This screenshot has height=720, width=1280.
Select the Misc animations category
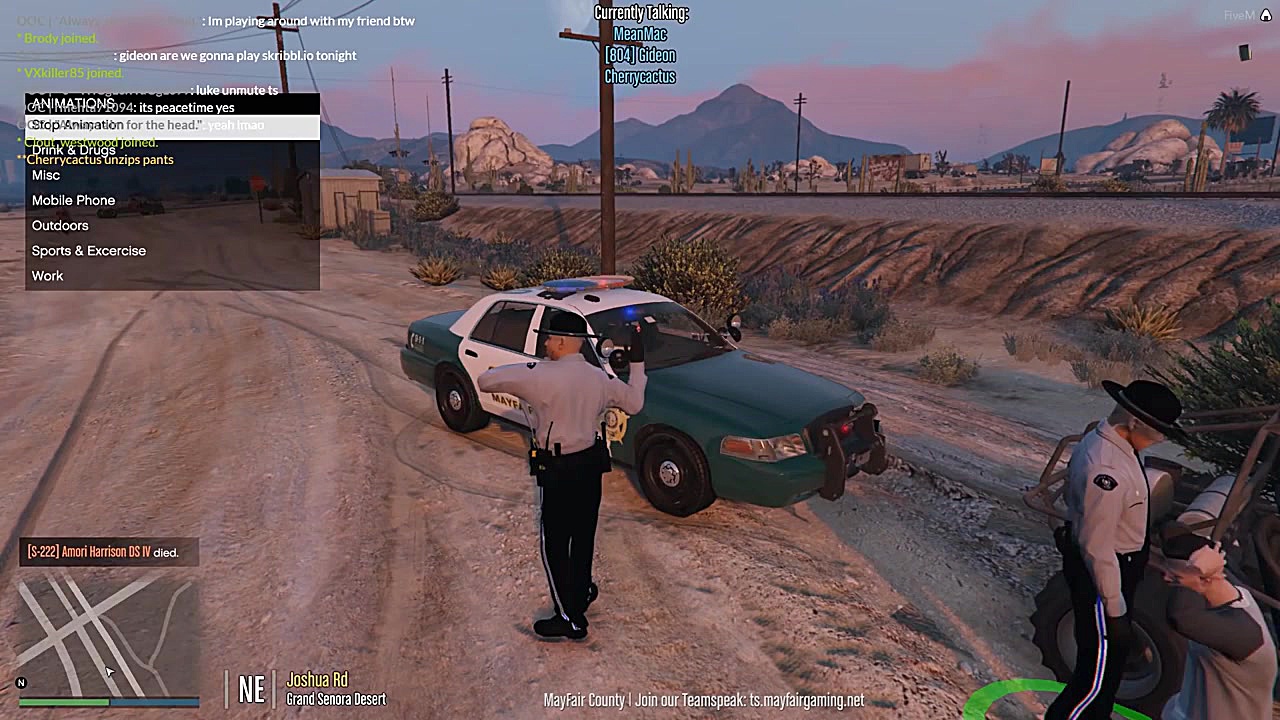point(46,175)
